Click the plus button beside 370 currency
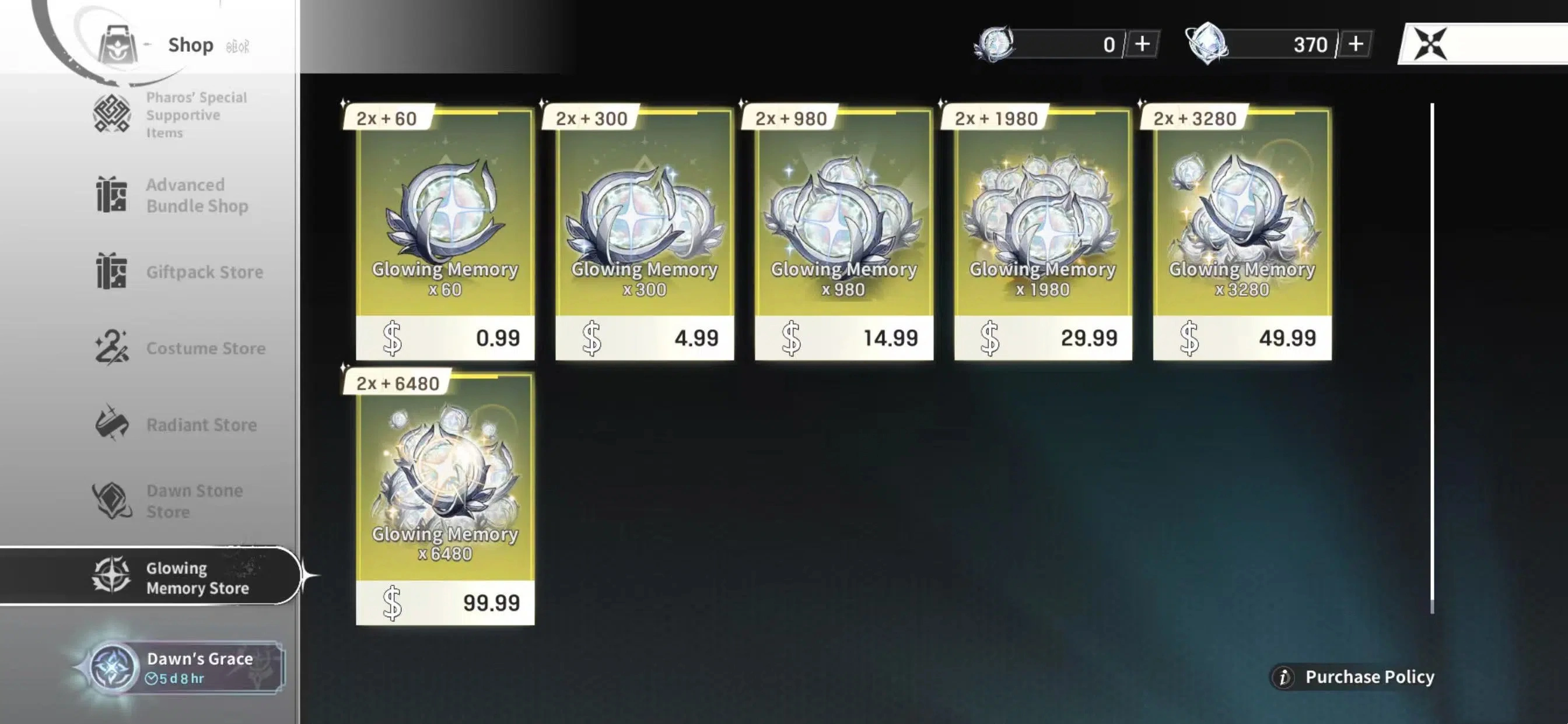The height and width of the screenshot is (724, 1568). [1356, 43]
